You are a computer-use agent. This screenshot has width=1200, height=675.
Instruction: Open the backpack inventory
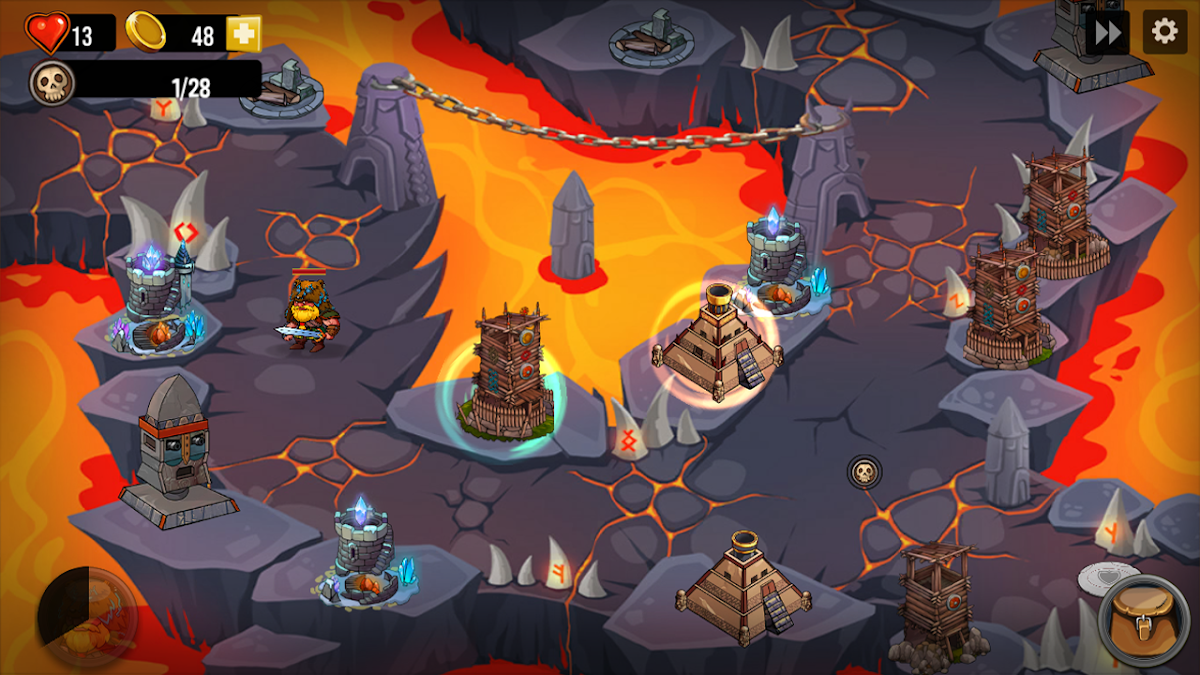(1143, 620)
